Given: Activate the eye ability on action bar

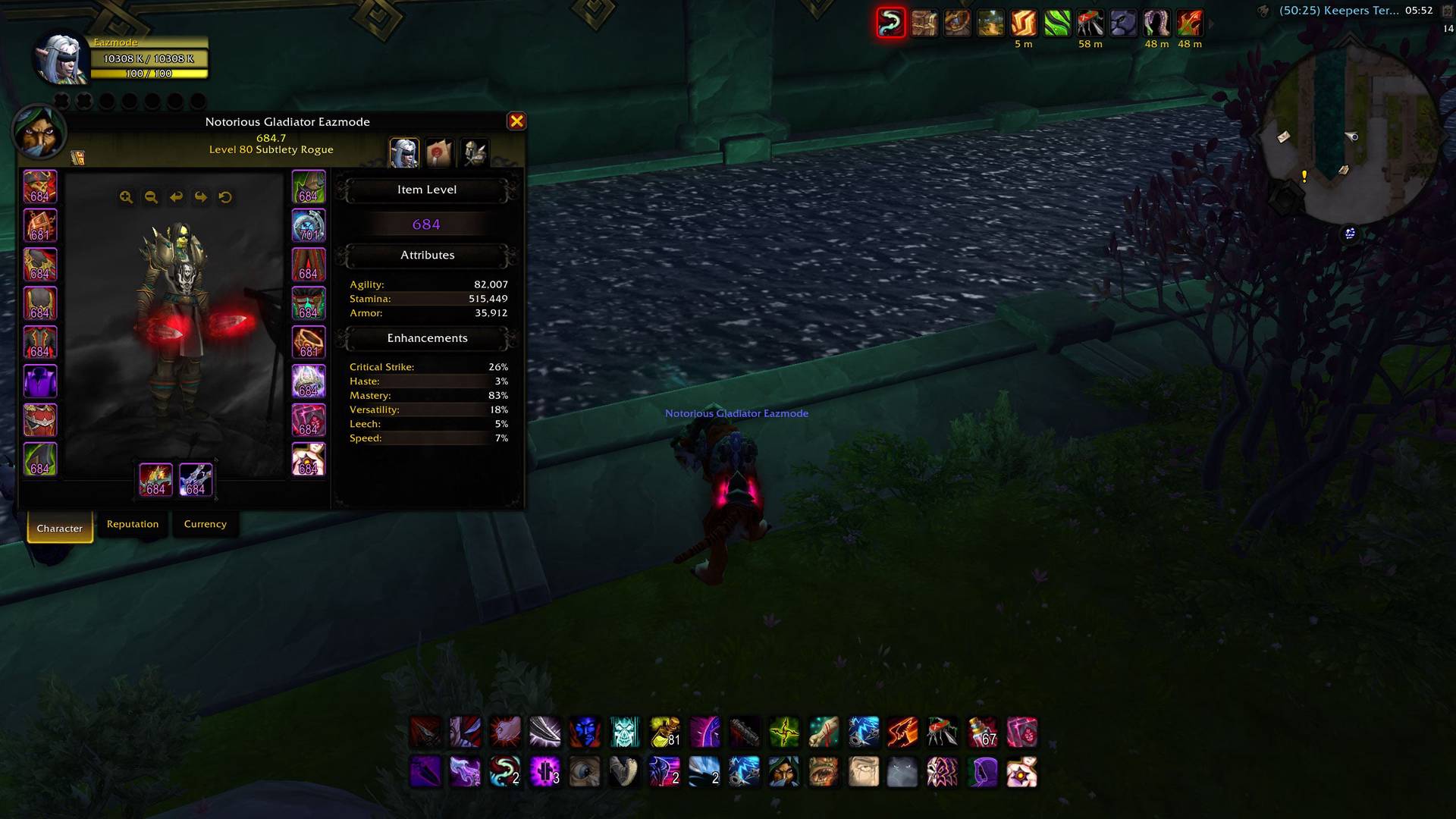Looking at the screenshot, I should pos(585,772).
